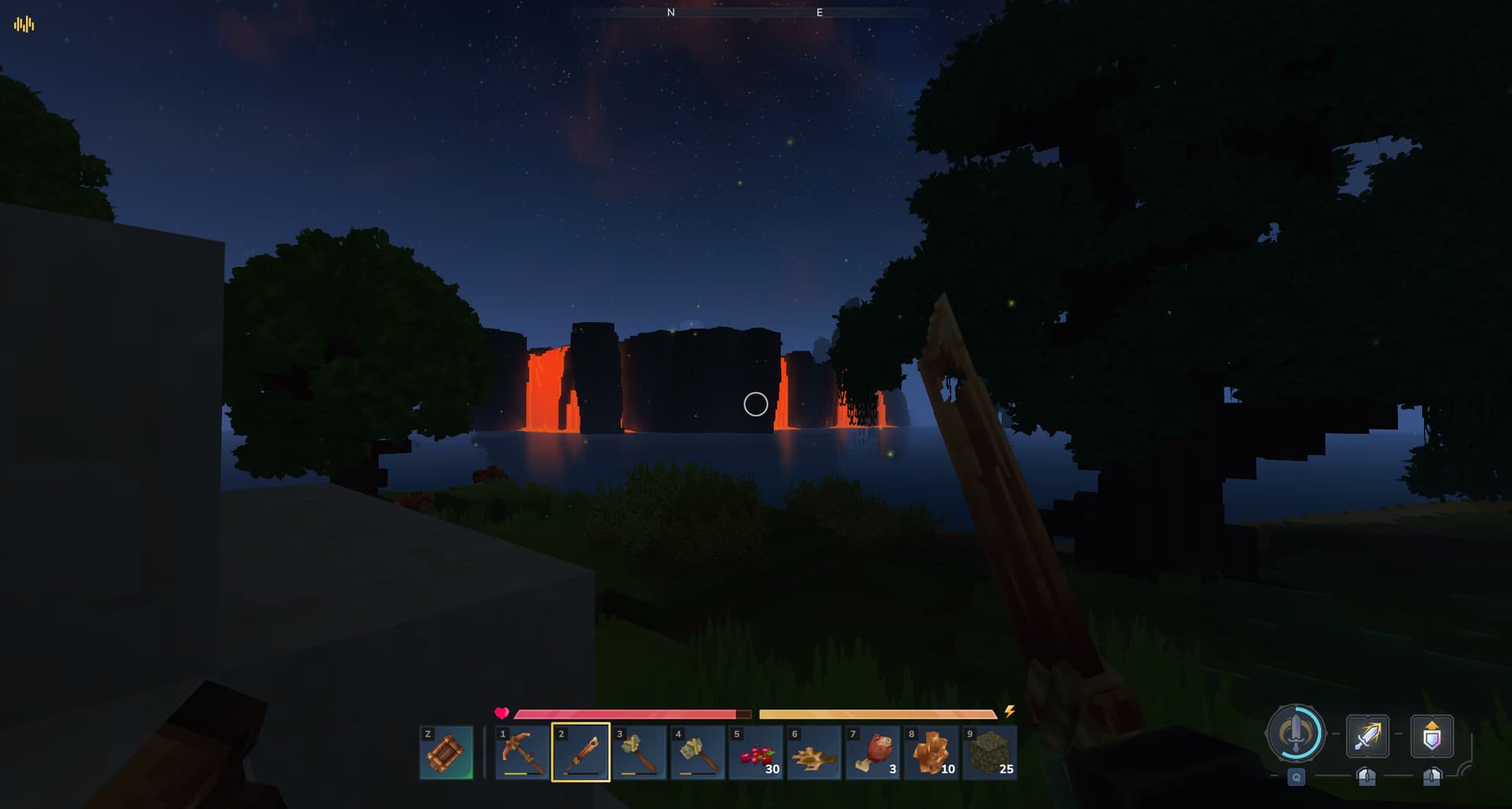Image resolution: width=1512 pixels, height=809 pixels.
Task: Click the lightning bolt stamina icon
Action: coord(1010,713)
